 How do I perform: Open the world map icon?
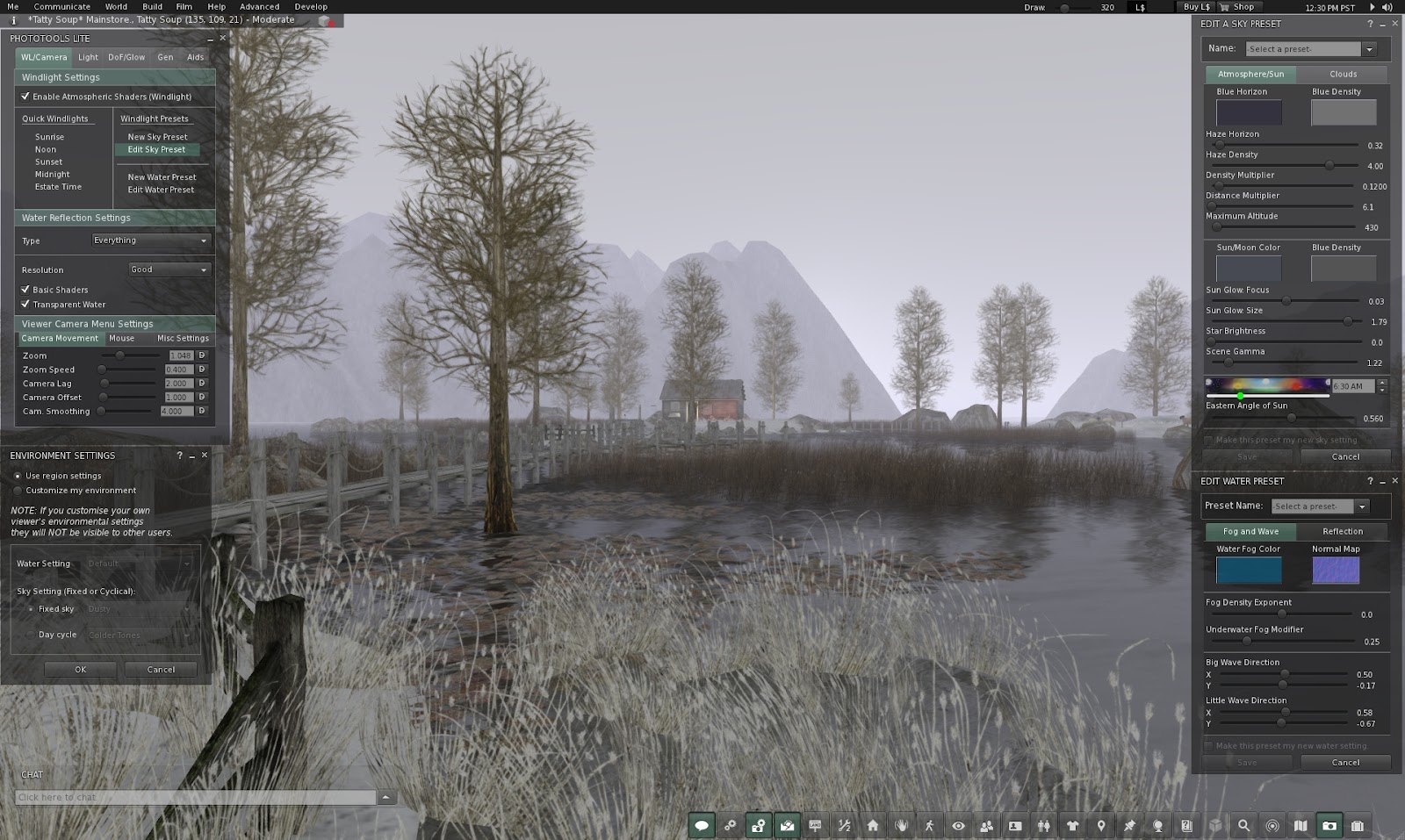pos(1301,825)
